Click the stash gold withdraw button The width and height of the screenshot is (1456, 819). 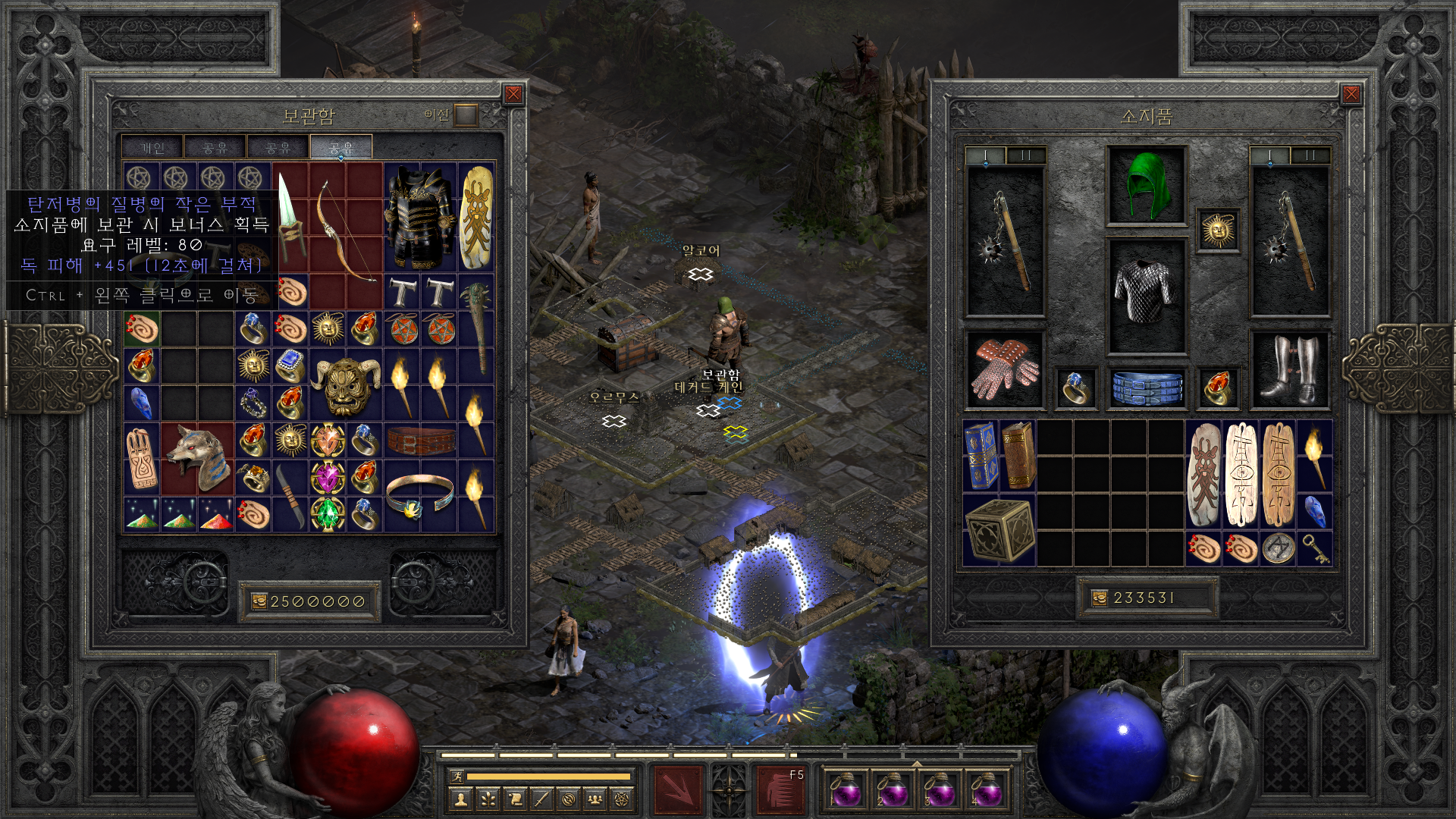click(259, 601)
